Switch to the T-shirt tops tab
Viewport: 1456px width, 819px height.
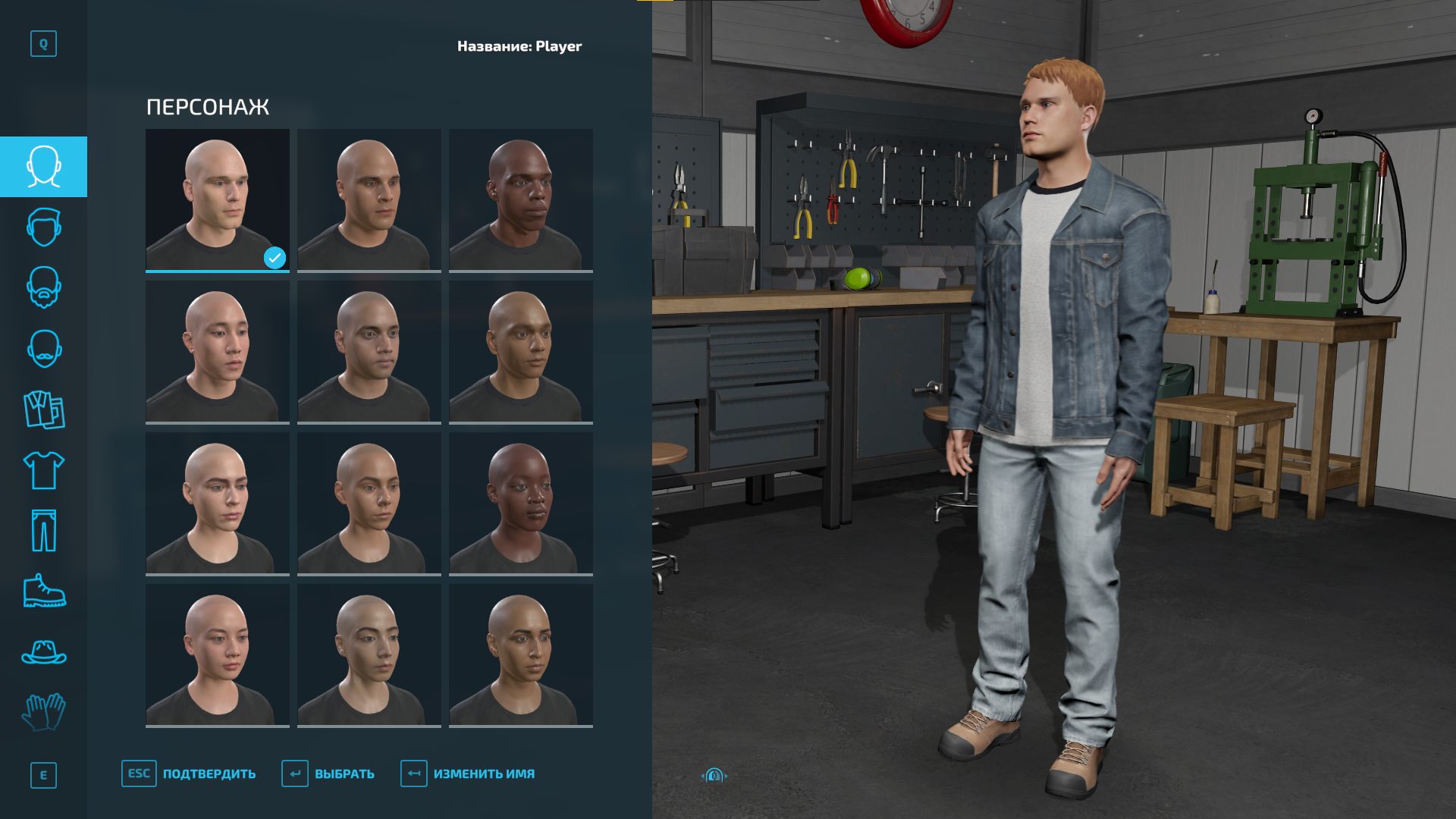point(44,470)
